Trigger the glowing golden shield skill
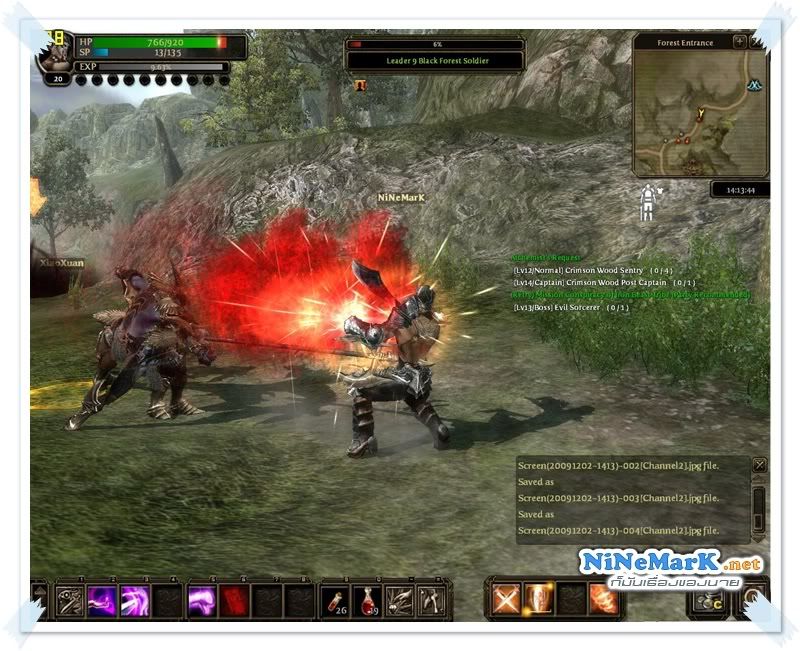Image resolution: width=800 pixels, height=651 pixels. [x=540, y=598]
